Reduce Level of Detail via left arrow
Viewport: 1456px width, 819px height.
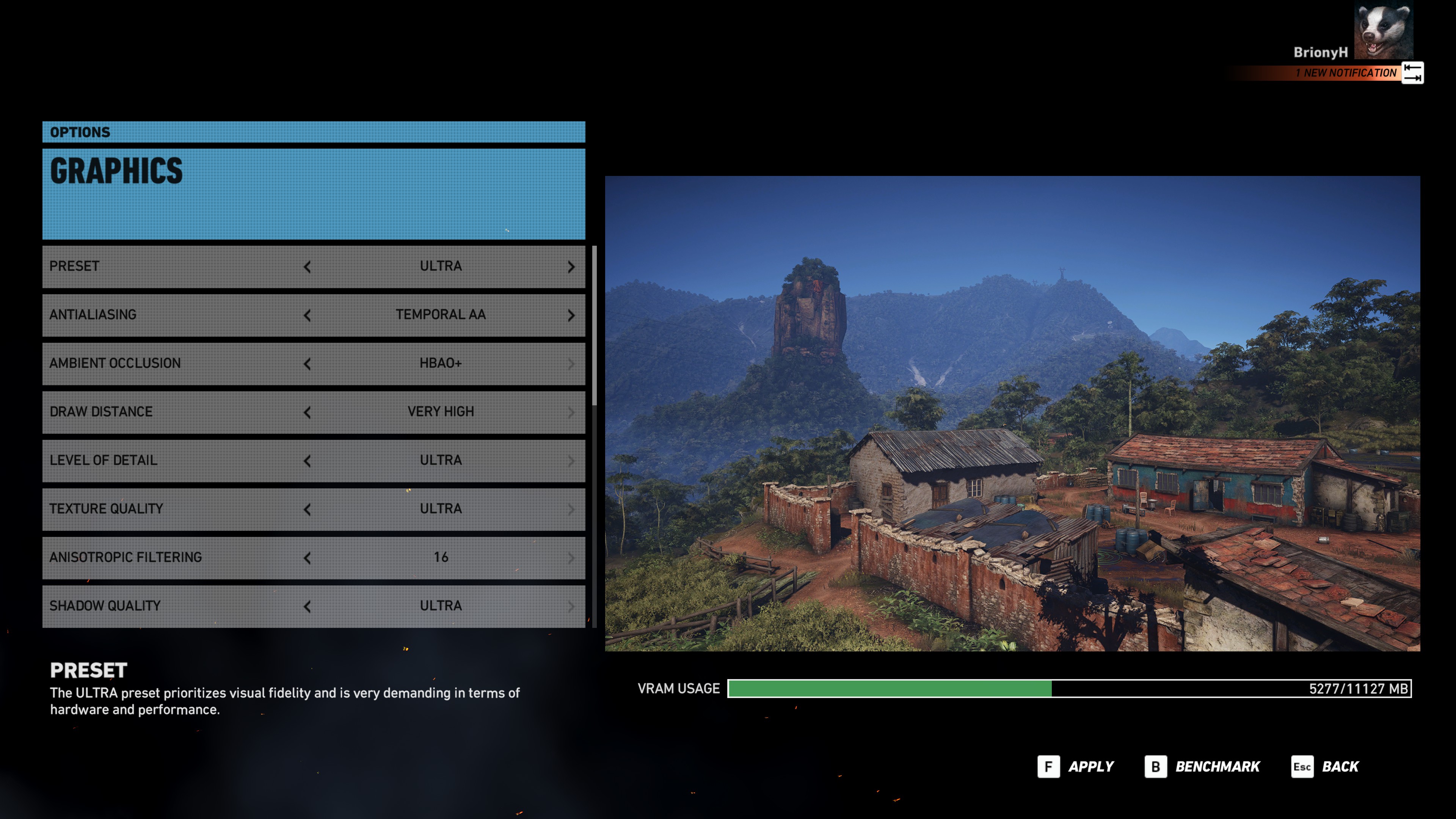point(307,461)
